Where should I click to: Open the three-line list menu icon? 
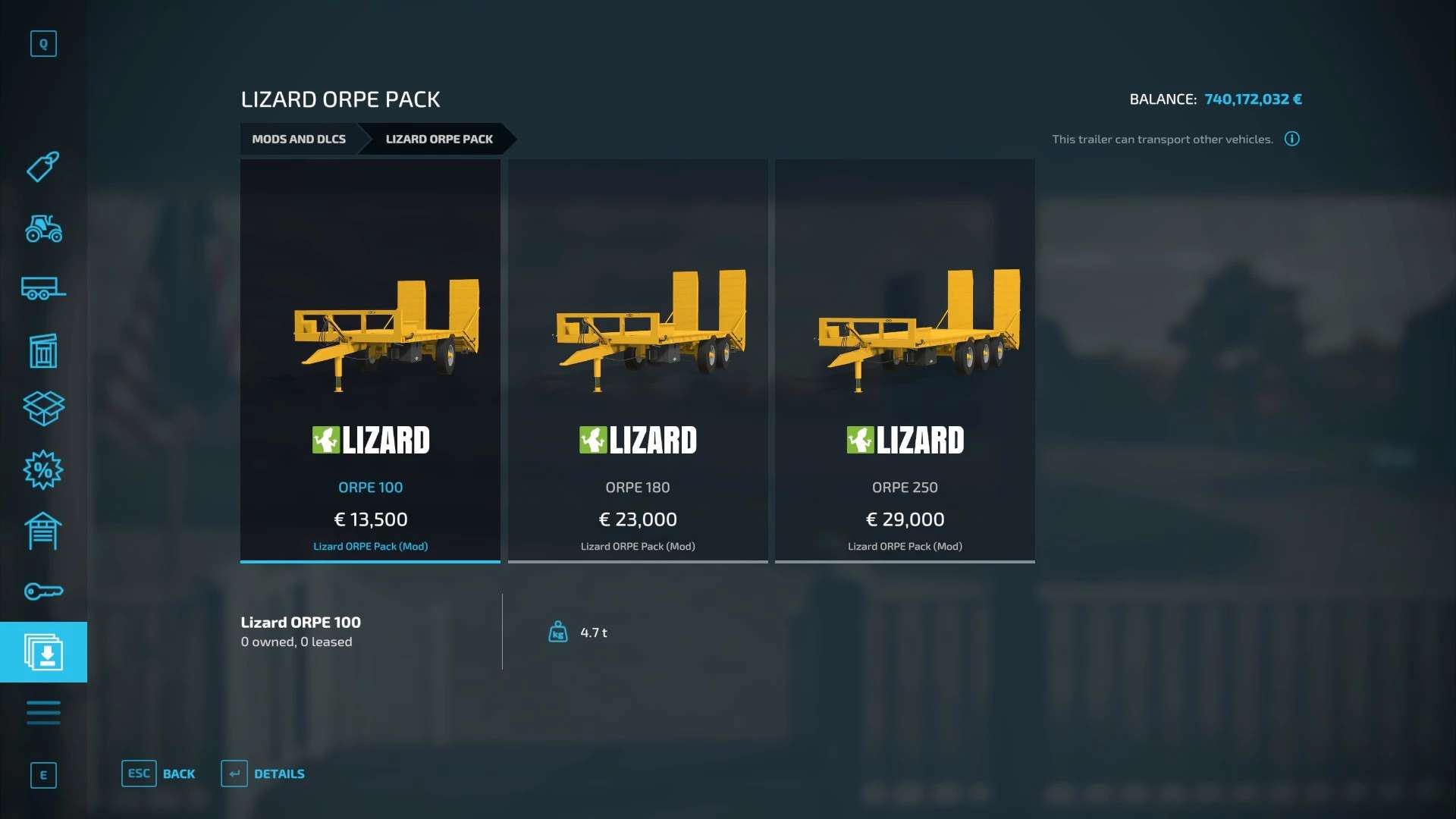click(x=43, y=713)
